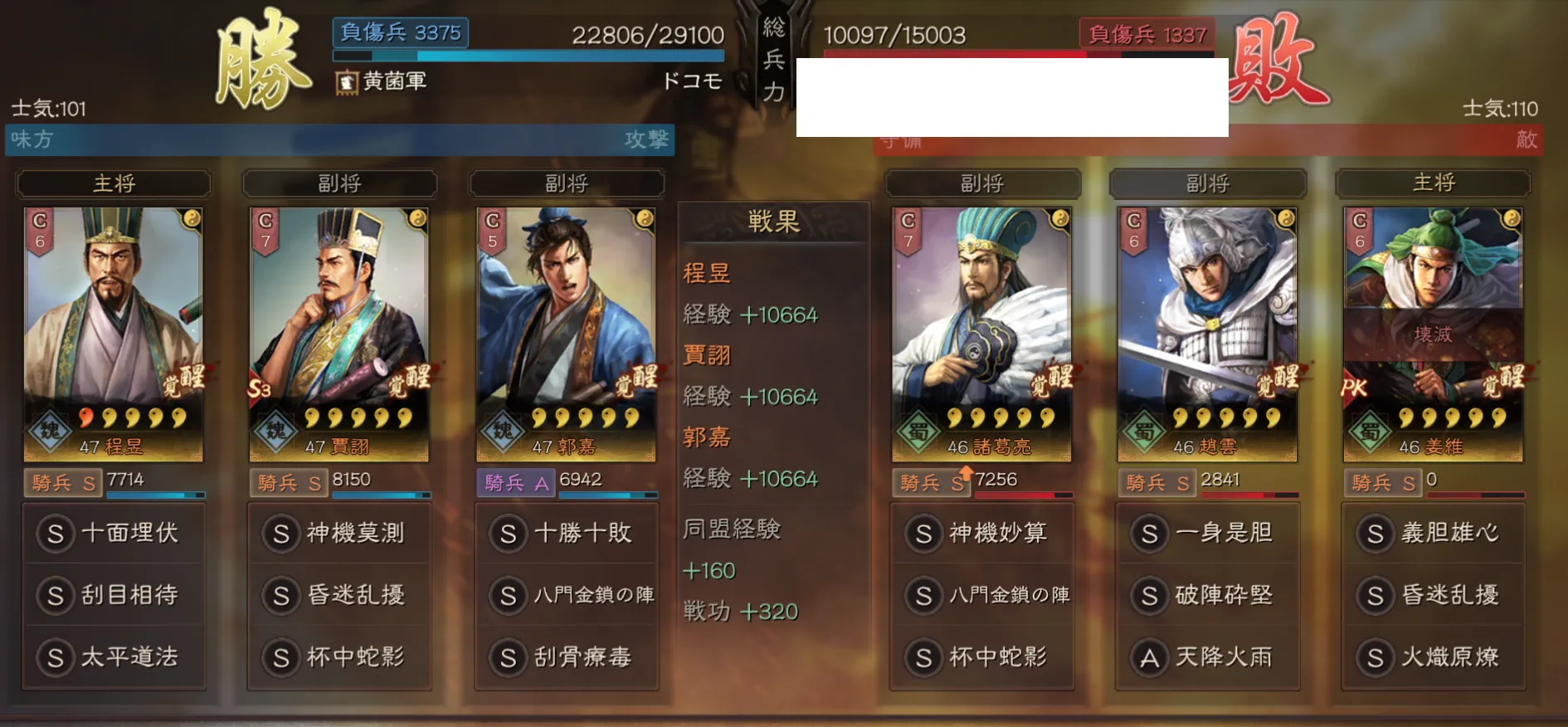Open the 火熾原燎 skill details
1568x727 pixels.
(1433, 657)
